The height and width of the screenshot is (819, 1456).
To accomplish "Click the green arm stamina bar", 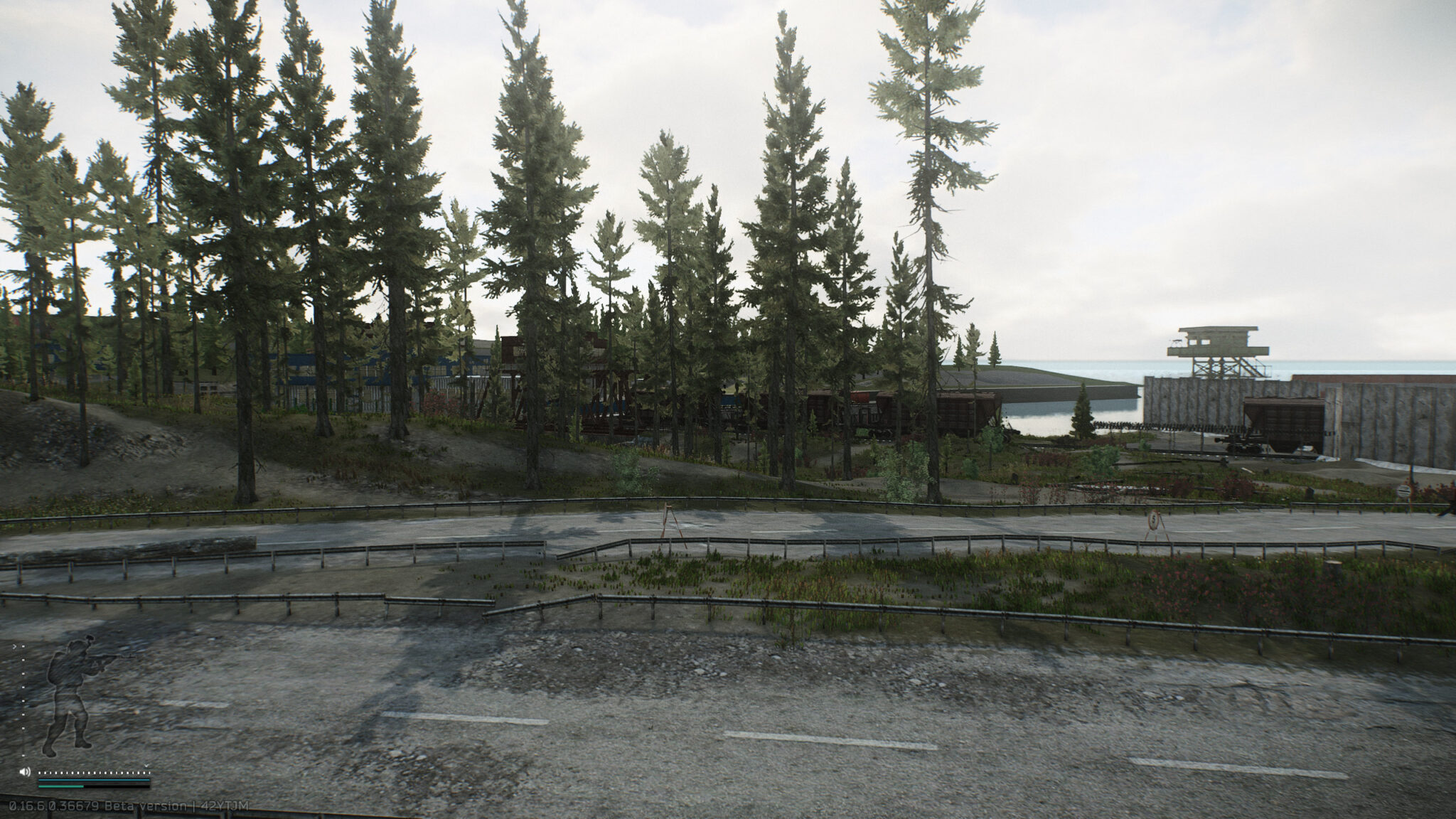I will tap(63, 786).
